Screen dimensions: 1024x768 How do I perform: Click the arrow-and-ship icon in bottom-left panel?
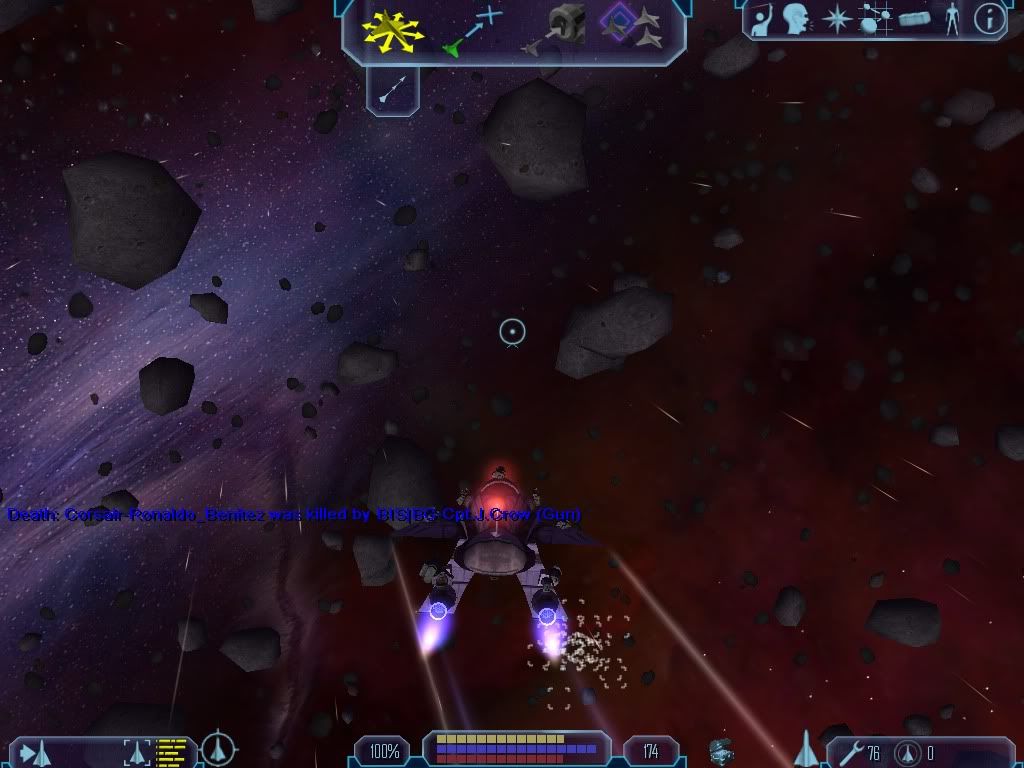[x=35, y=751]
